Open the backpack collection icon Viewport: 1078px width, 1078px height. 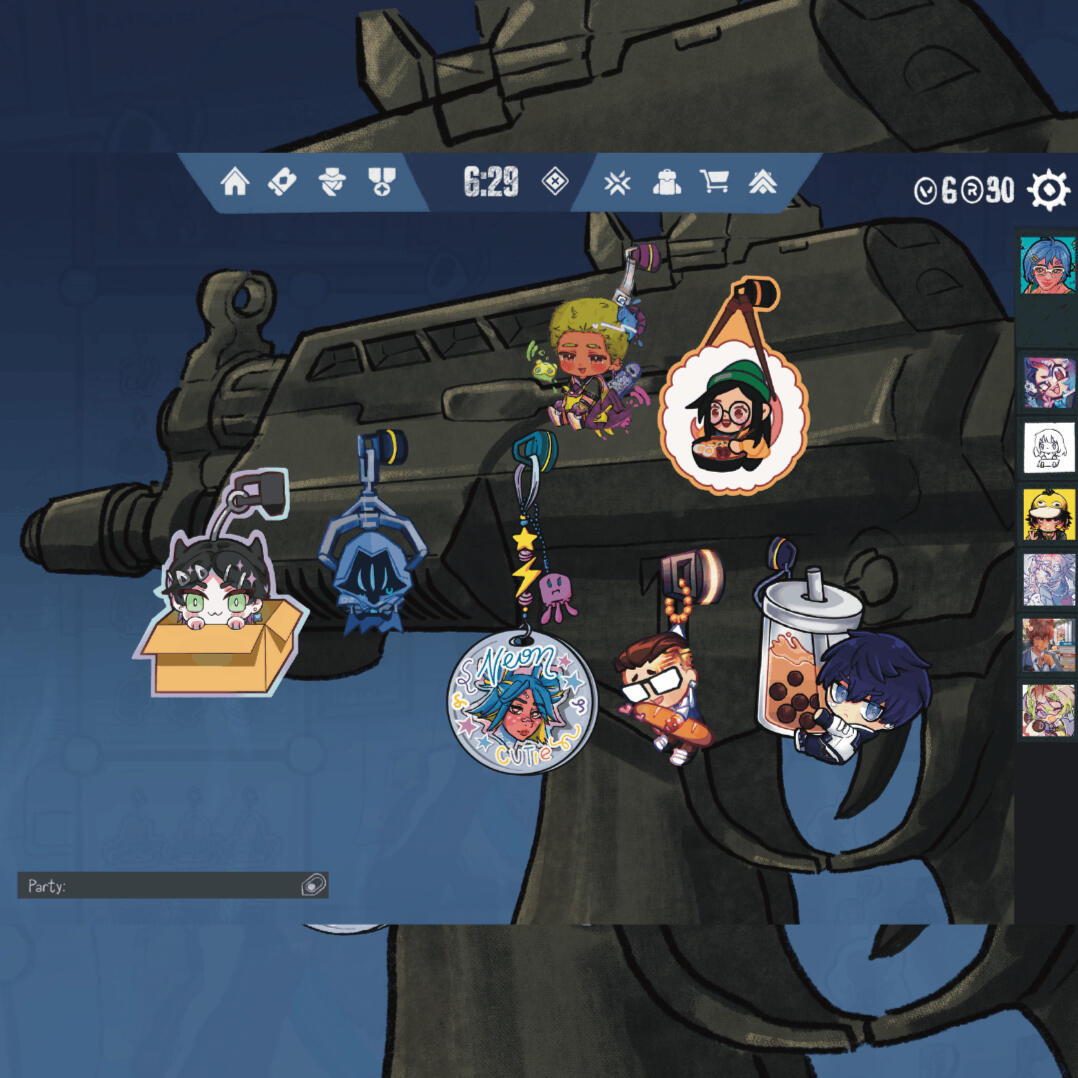tap(666, 182)
